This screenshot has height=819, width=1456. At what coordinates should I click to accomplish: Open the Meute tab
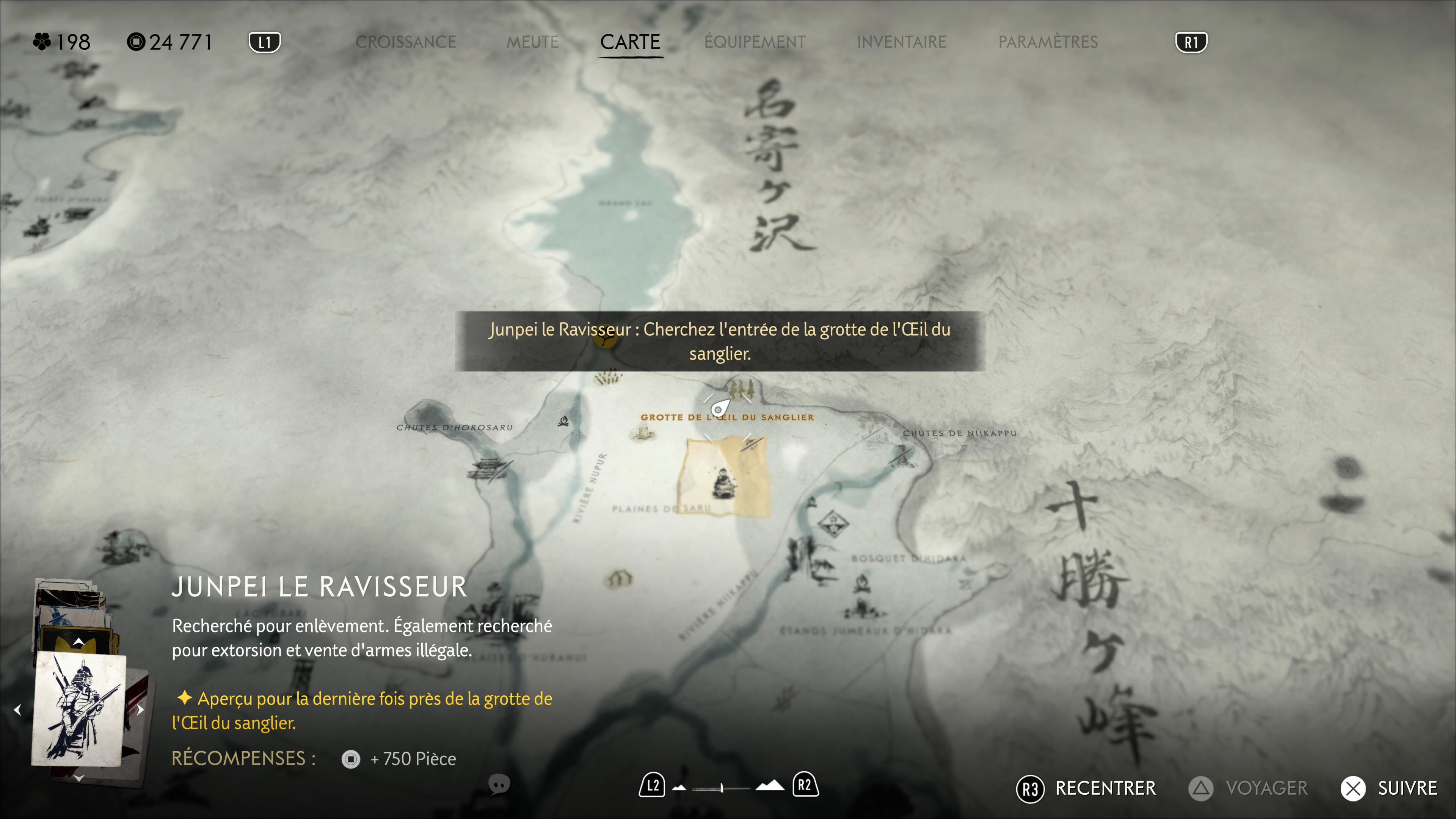[532, 42]
